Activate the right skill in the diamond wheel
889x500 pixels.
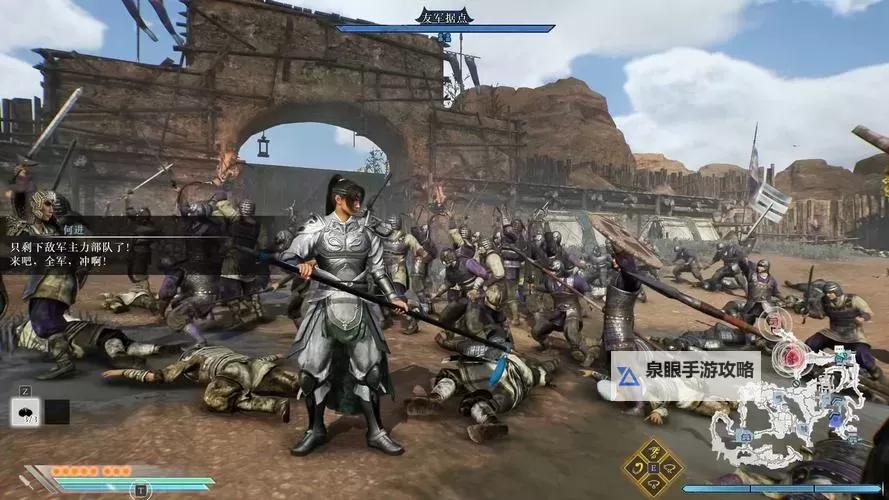(x=672, y=468)
